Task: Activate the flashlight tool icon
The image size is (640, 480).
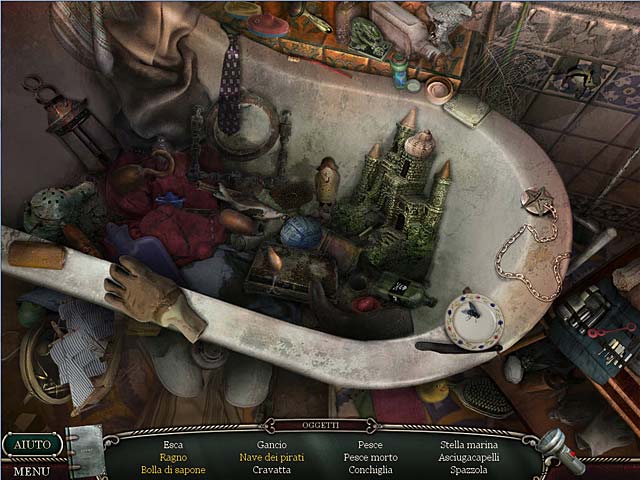Action: [560, 449]
